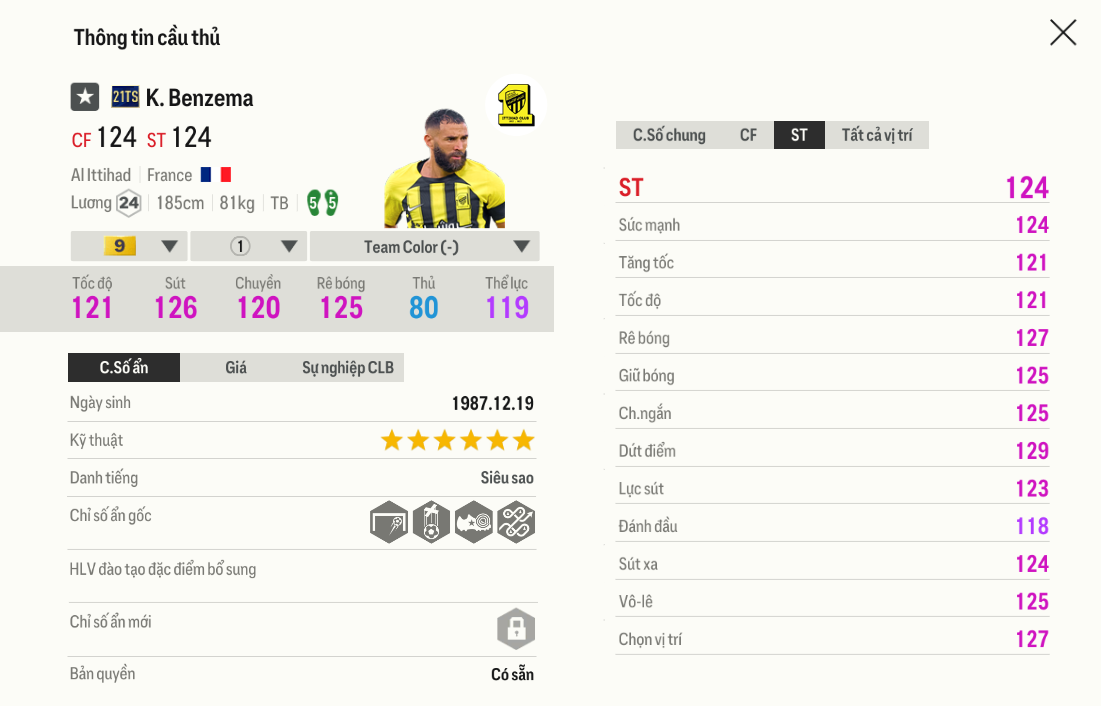Viewport: 1101px width, 706px height.
Task: Show the C.Số ẩn tab
Action: (x=124, y=367)
